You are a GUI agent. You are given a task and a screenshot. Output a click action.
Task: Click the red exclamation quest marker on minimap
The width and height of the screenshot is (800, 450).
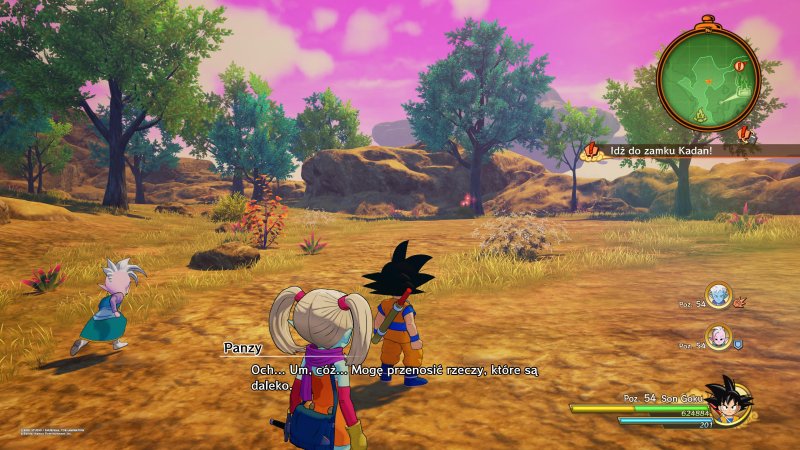(740, 66)
